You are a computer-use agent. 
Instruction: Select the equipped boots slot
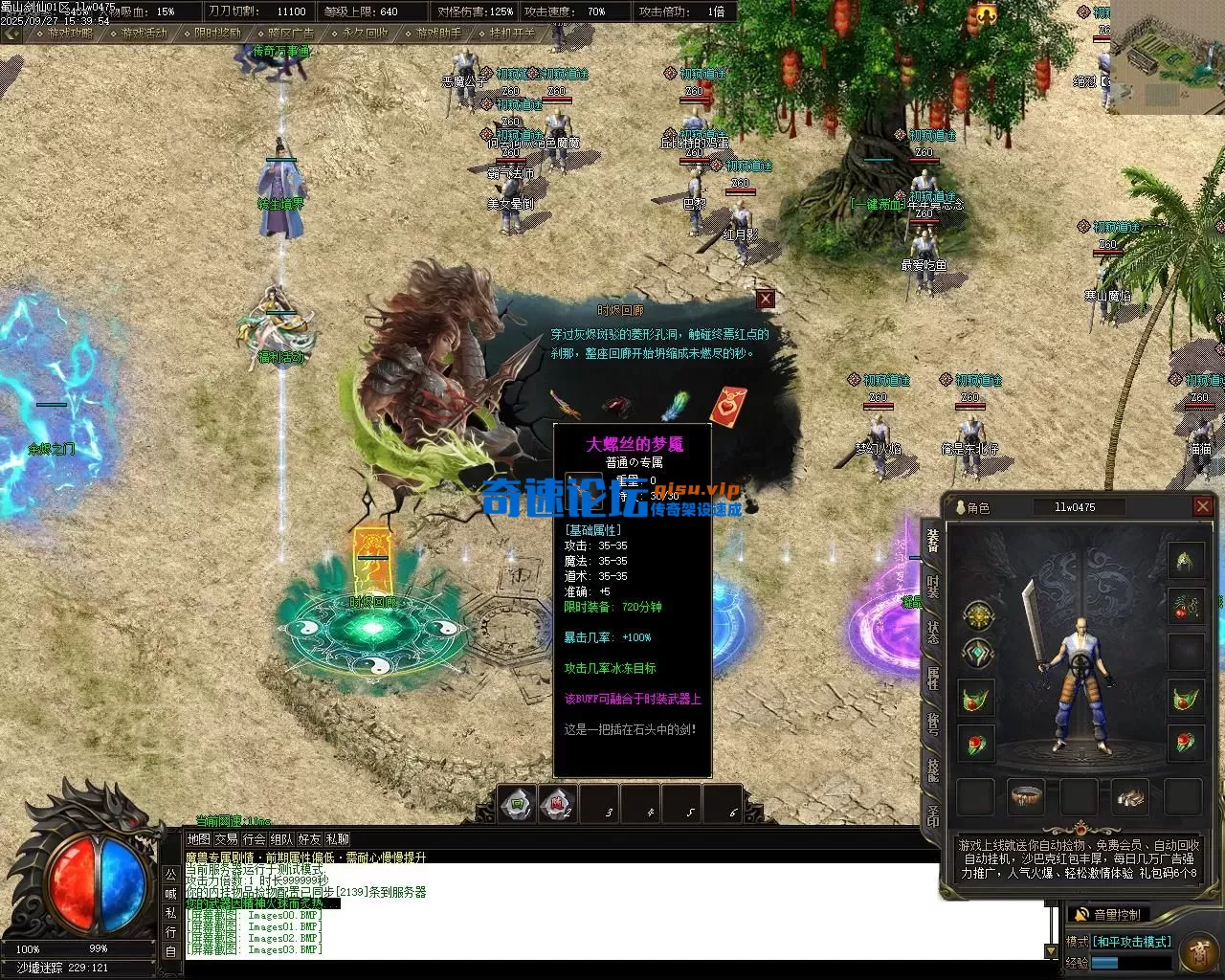(x=1130, y=796)
